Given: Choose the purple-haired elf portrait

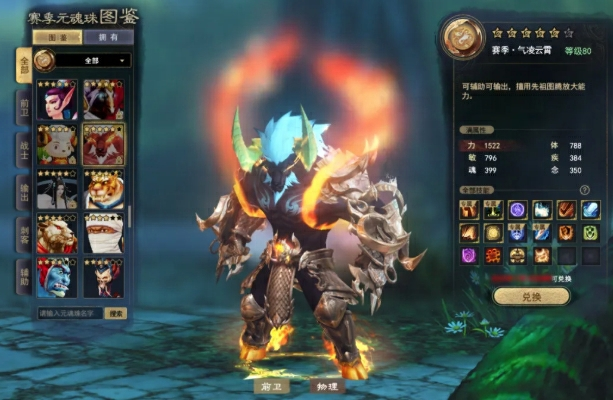Looking at the screenshot, I should 57,99.
